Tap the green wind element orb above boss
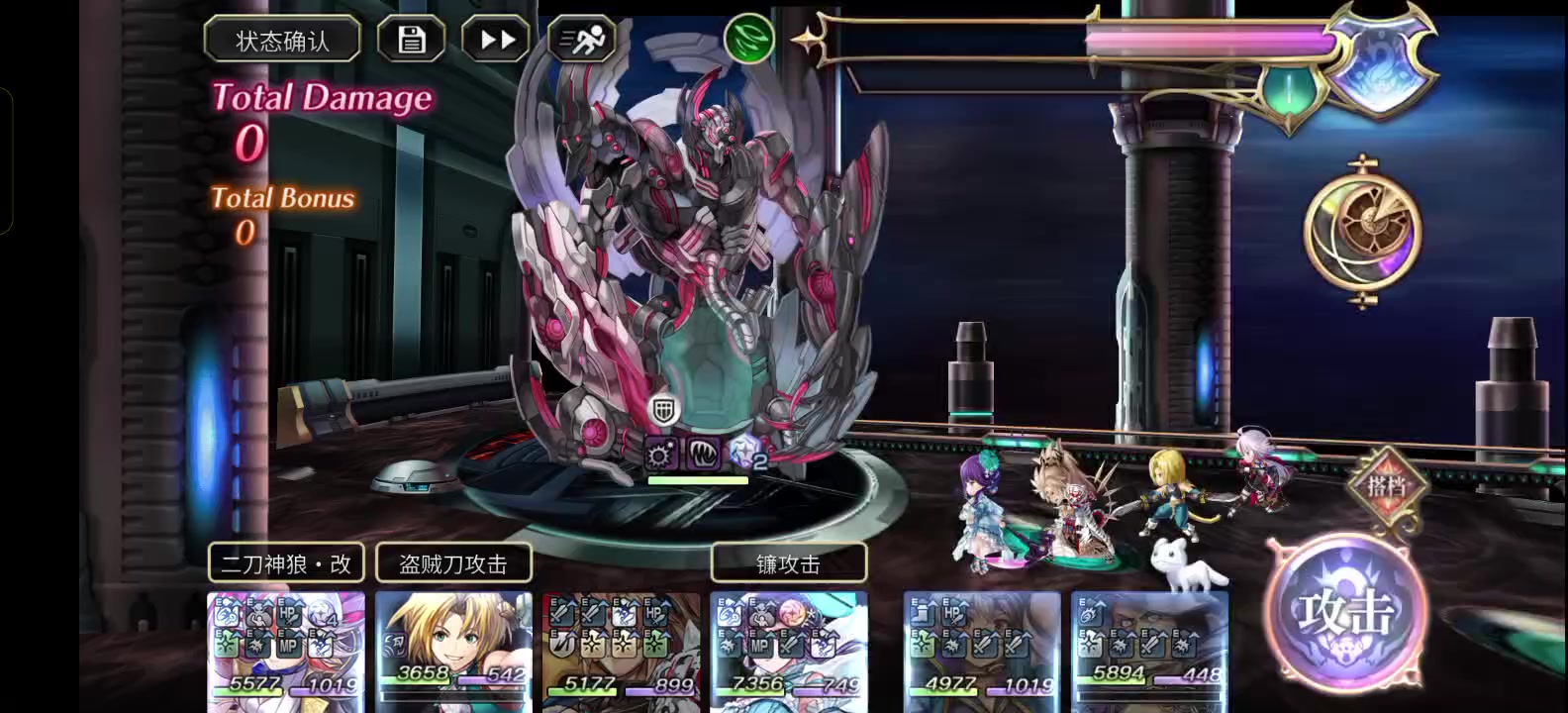1568x713 pixels. pyautogui.click(x=749, y=41)
